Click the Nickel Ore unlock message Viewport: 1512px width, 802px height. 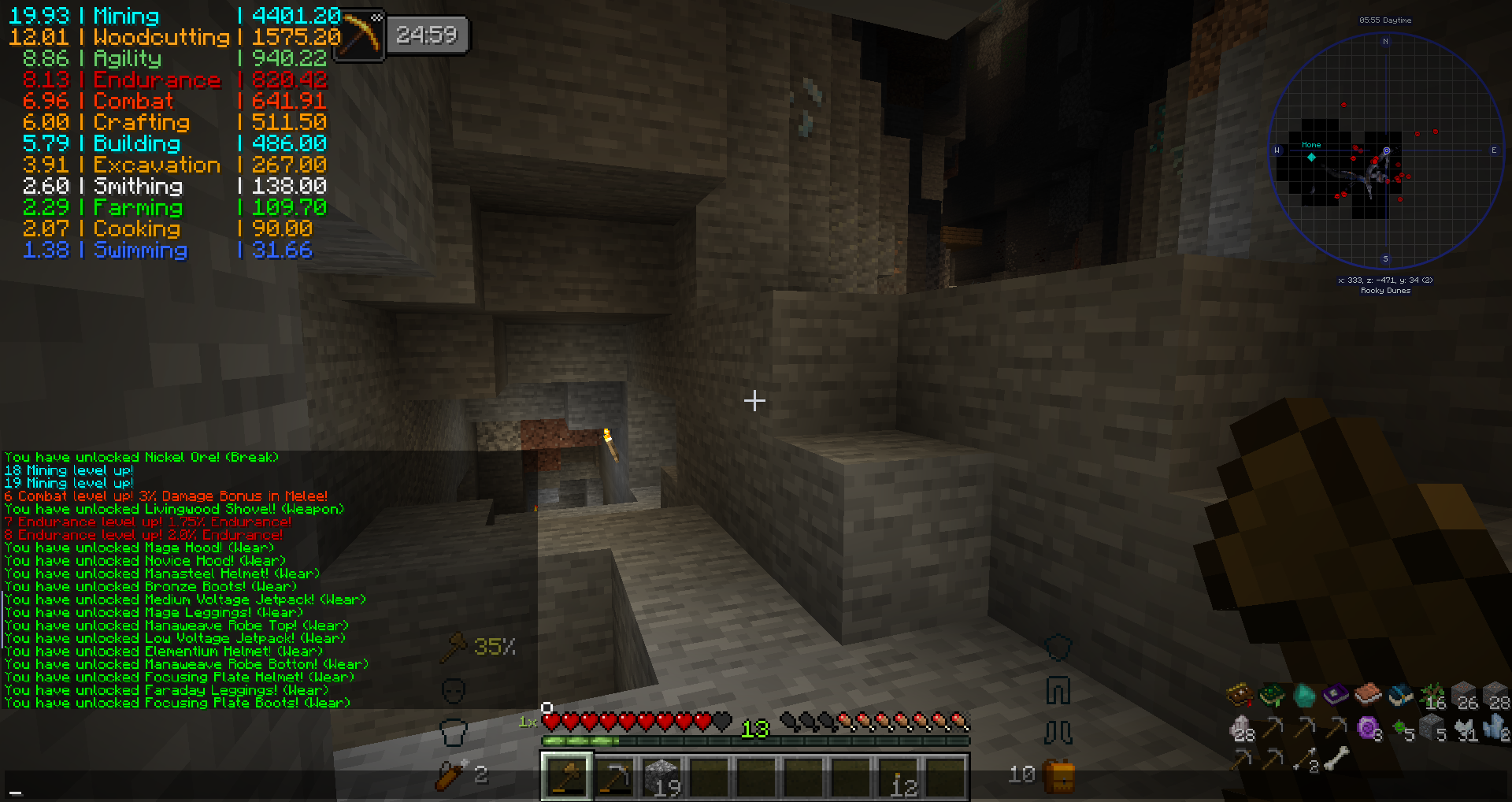click(x=142, y=457)
